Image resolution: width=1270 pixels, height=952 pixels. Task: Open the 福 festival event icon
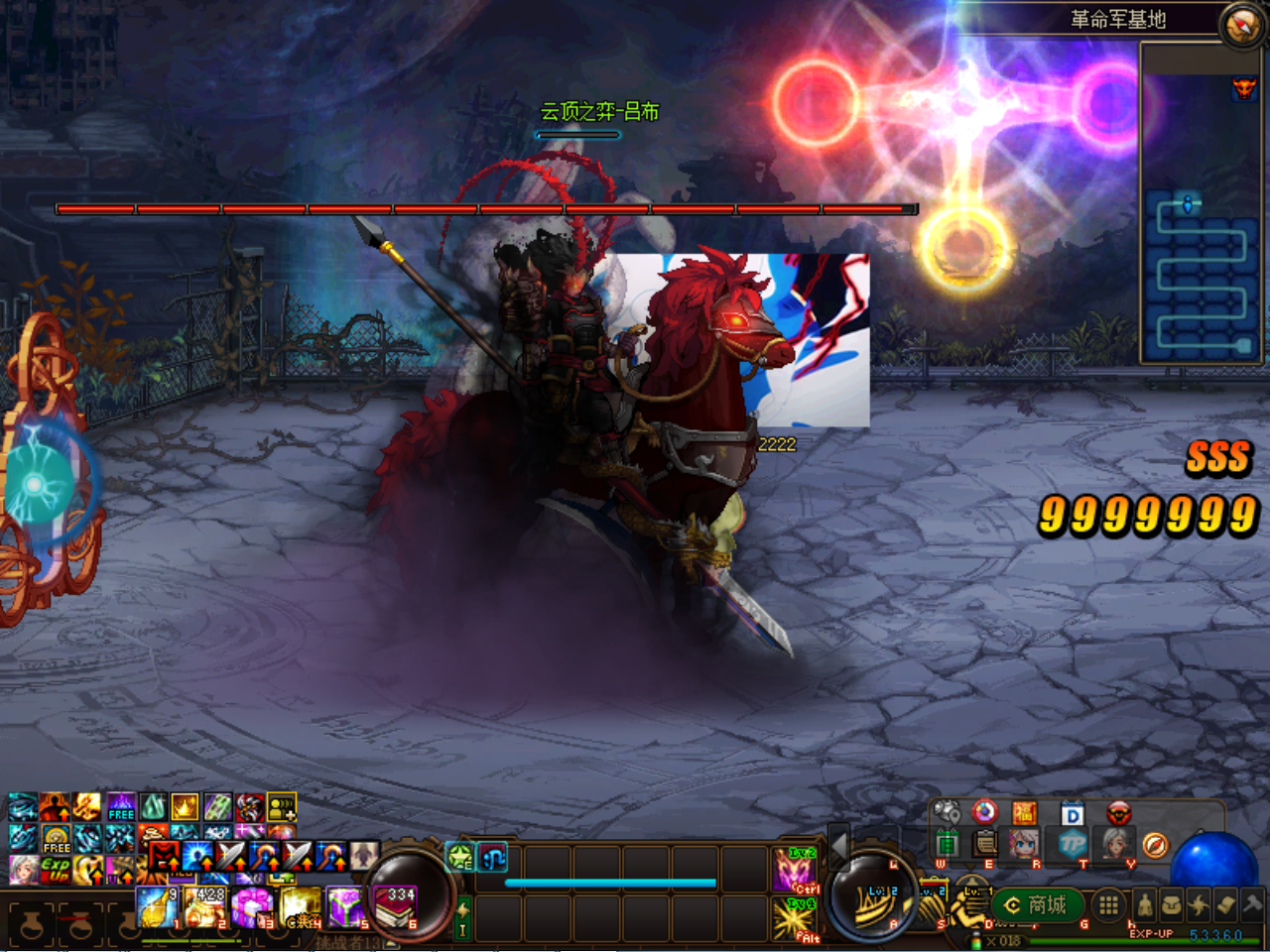(1023, 812)
